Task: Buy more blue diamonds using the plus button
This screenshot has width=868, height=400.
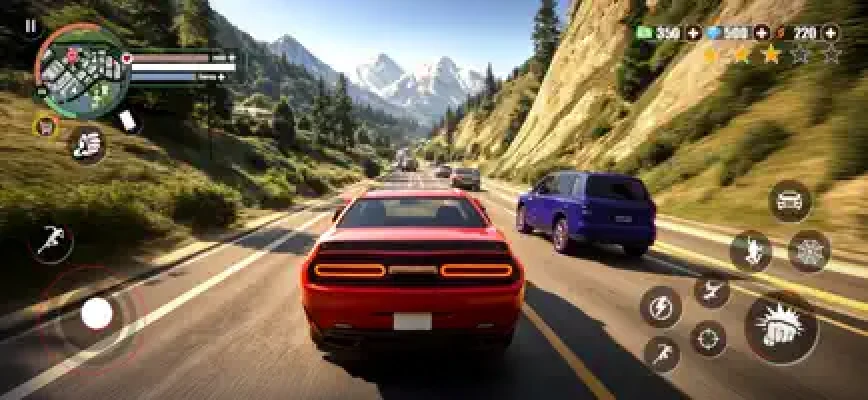Action: click(x=762, y=33)
